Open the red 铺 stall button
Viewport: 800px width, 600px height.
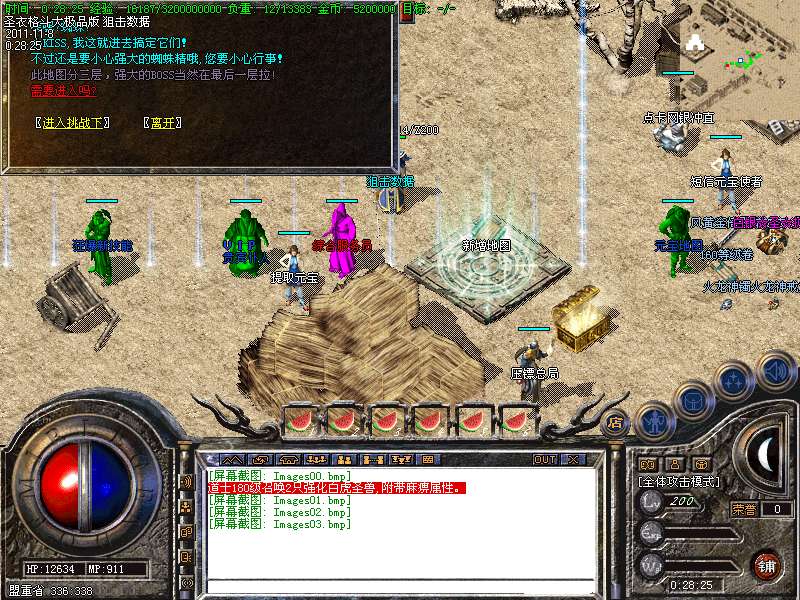tap(767, 564)
